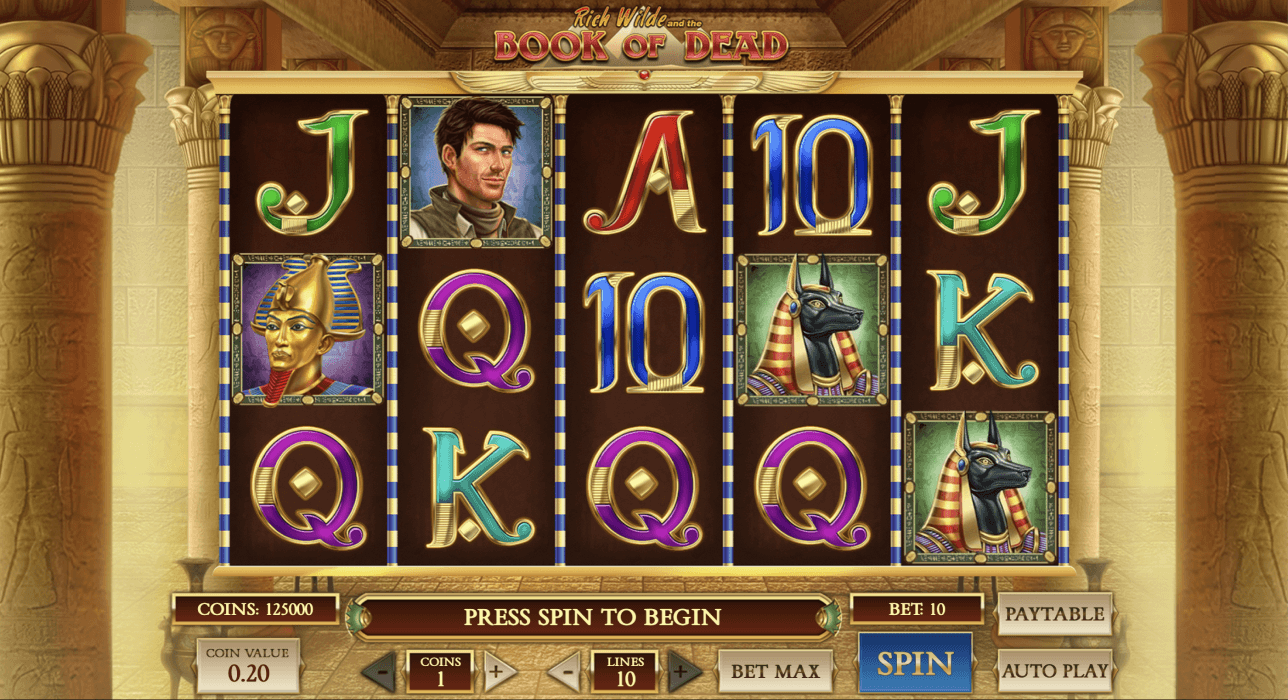1288x700 pixels.
Task: Decrease the number of lines
Action: pyautogui.click(x=565, y=670)
